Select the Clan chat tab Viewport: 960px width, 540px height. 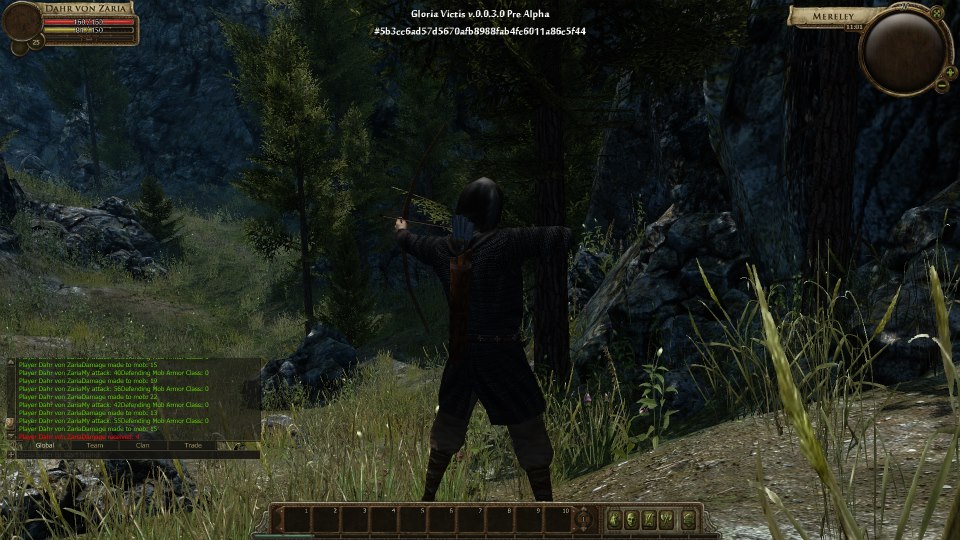144,445
